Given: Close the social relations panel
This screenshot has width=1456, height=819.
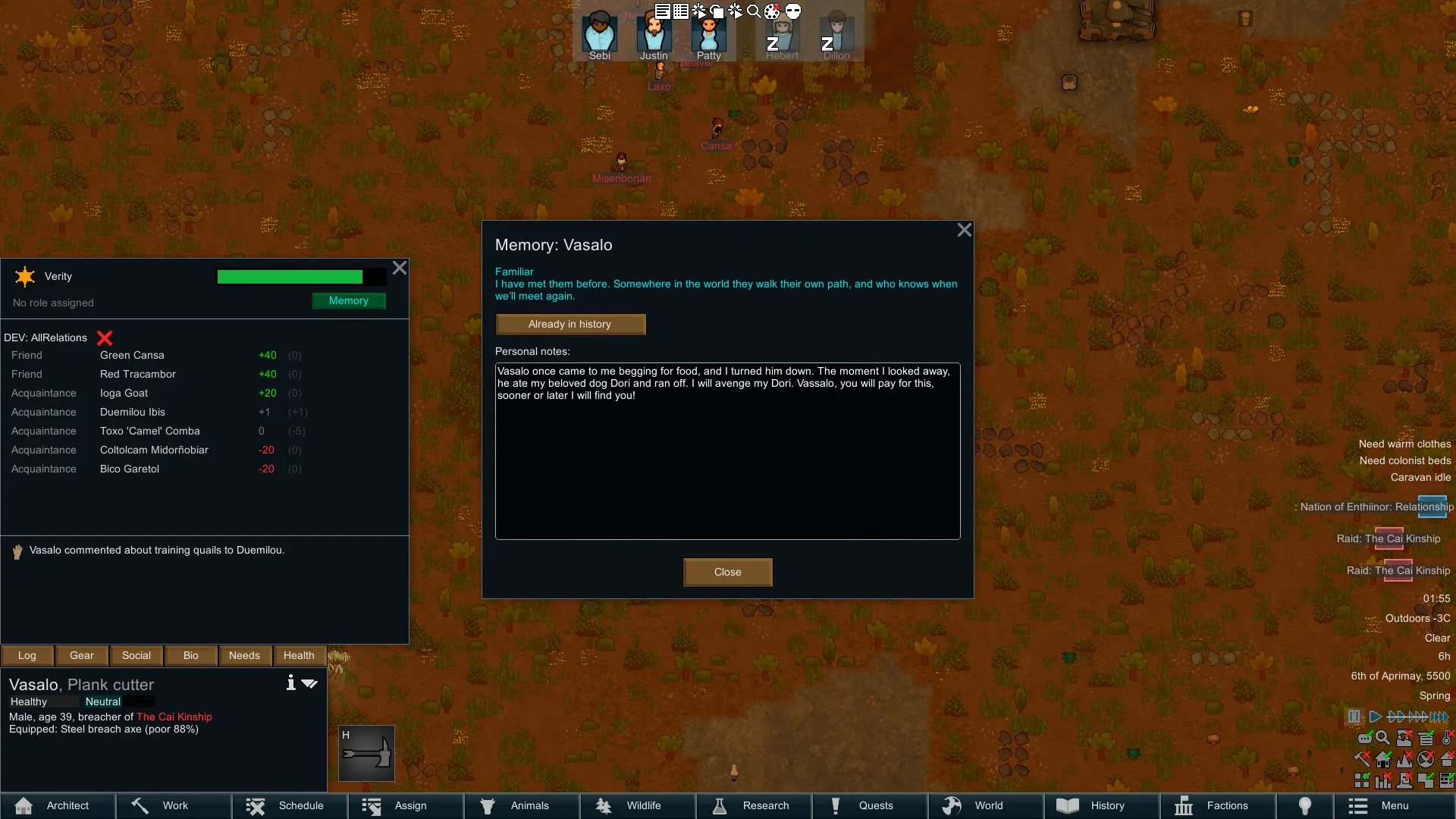Looking at the screenshot, I should [400, 268].
